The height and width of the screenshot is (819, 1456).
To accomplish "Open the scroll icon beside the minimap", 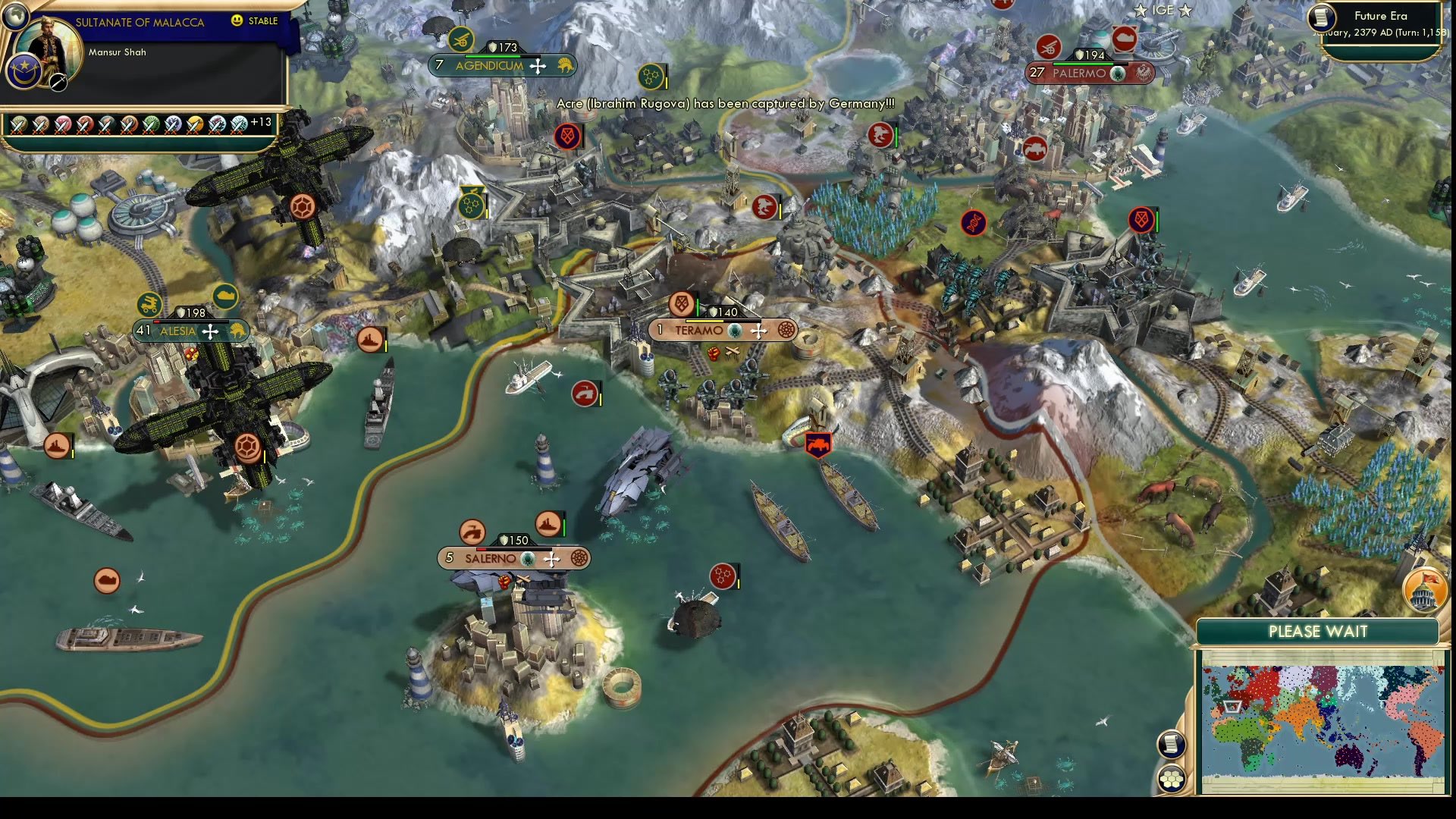I will pyautogui.click(x=1171, y=744).
